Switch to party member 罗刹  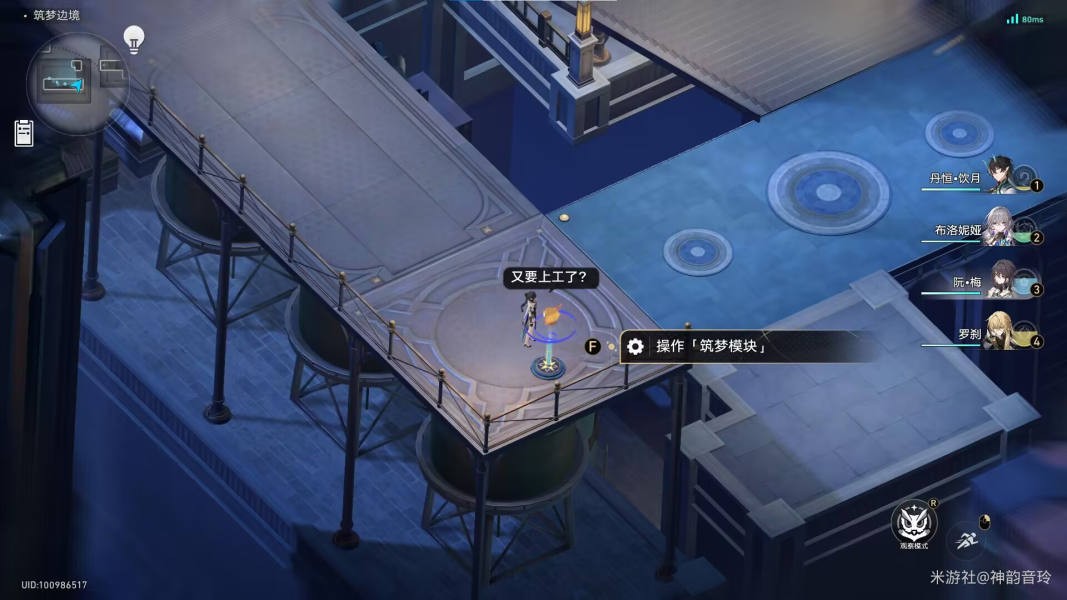(1000, 333)
